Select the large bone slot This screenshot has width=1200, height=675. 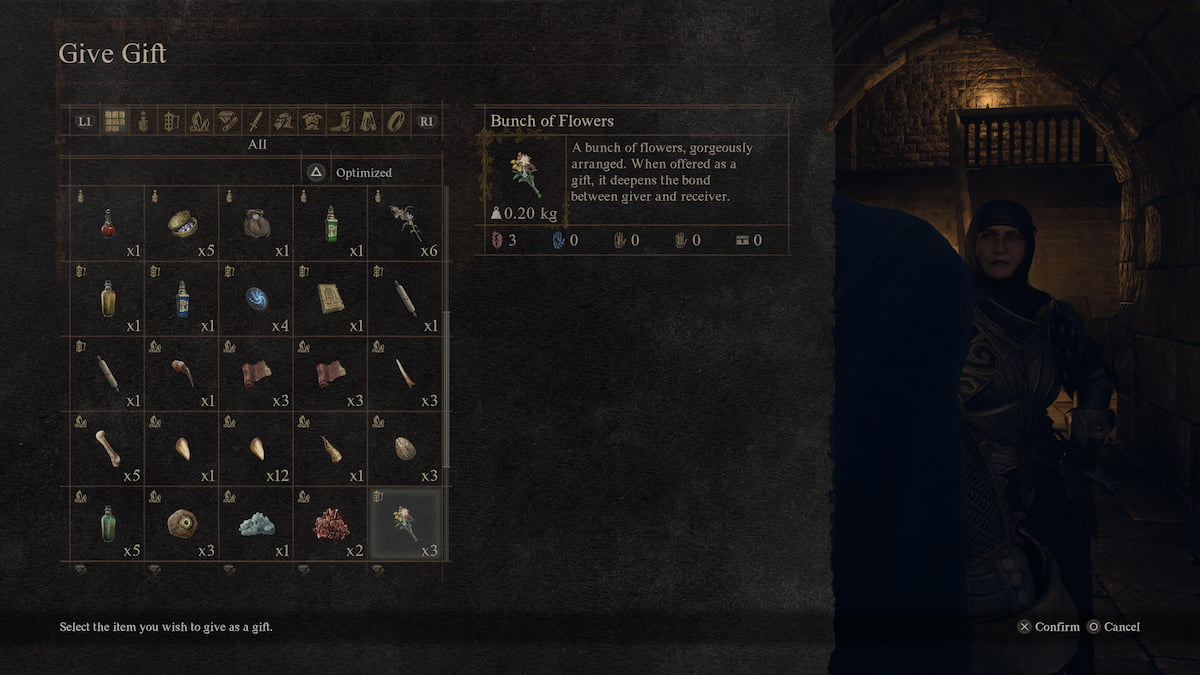pos(108,447)
